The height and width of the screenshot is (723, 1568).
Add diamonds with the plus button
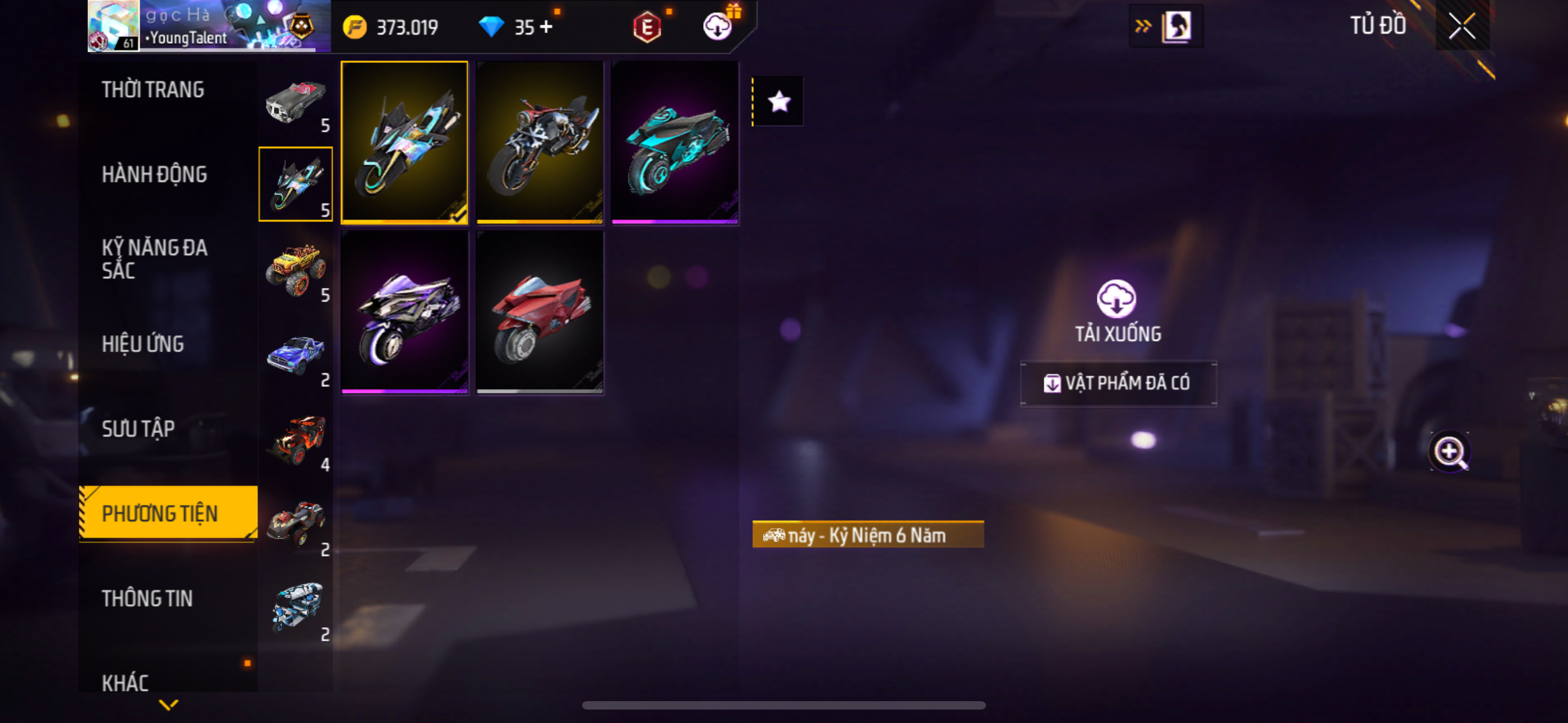pos(546,27)
